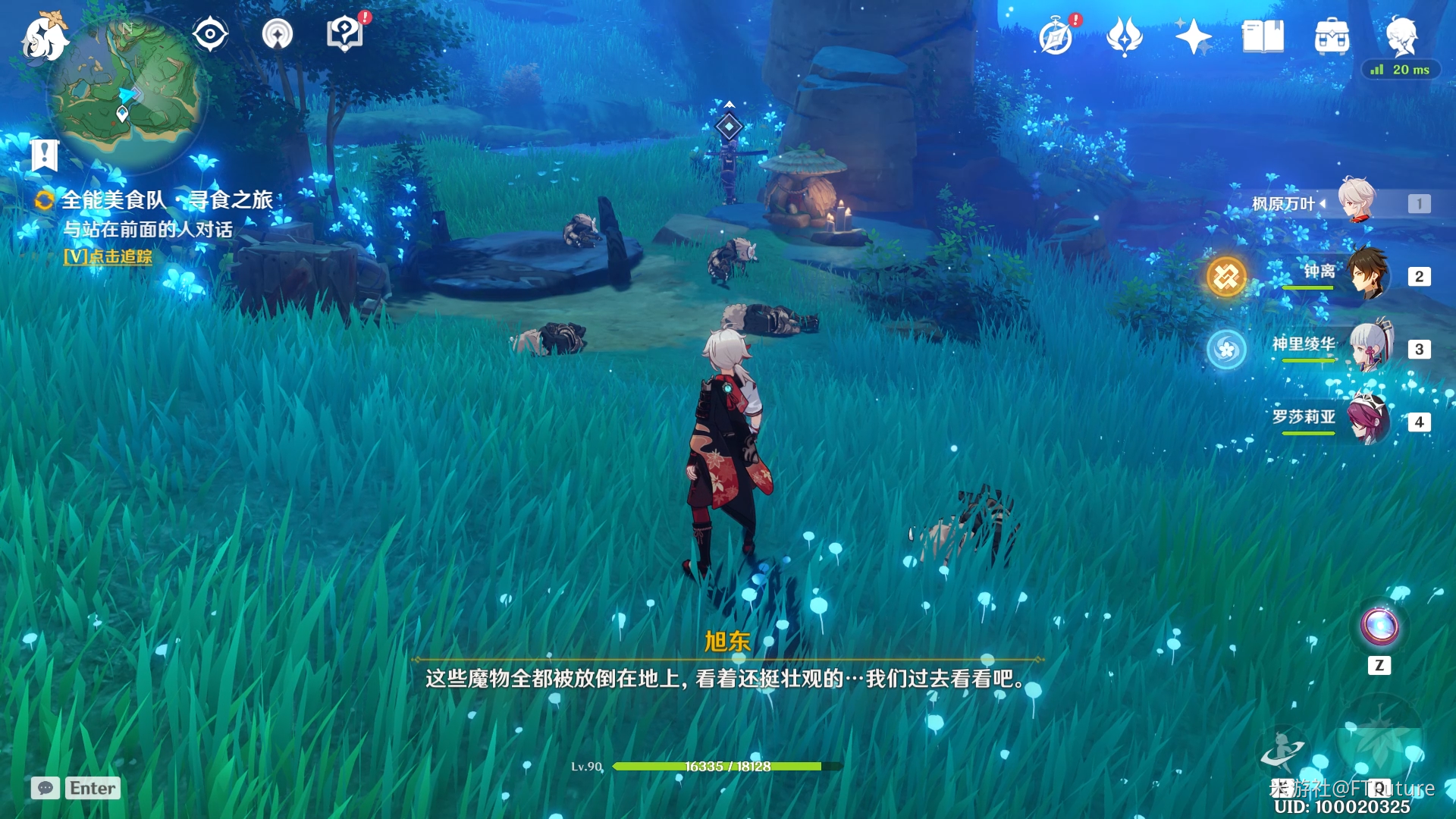Open the quest tracker beacon icon
1456x819 pixels.
[278, 34]
